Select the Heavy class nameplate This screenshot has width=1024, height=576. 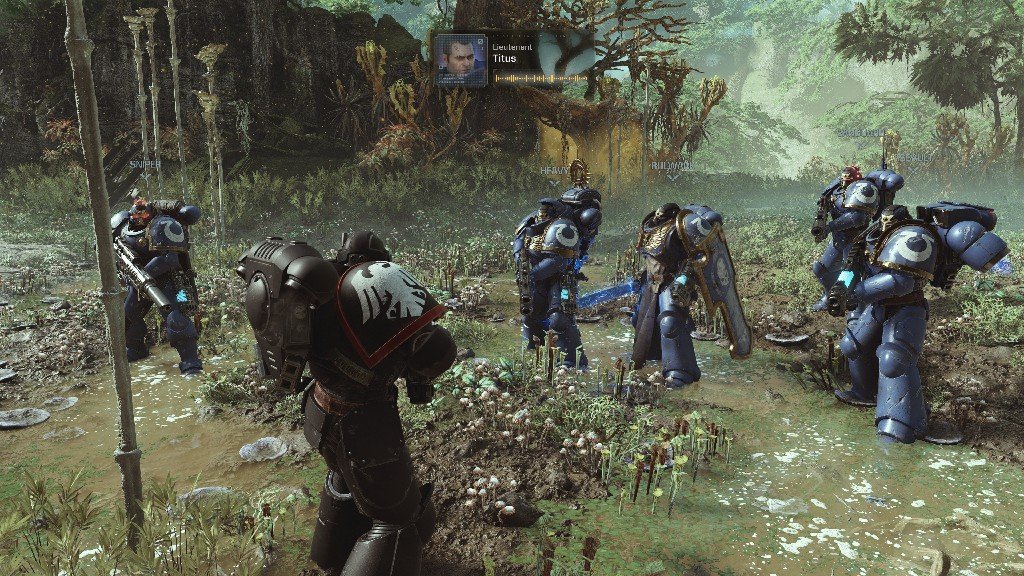553,171
